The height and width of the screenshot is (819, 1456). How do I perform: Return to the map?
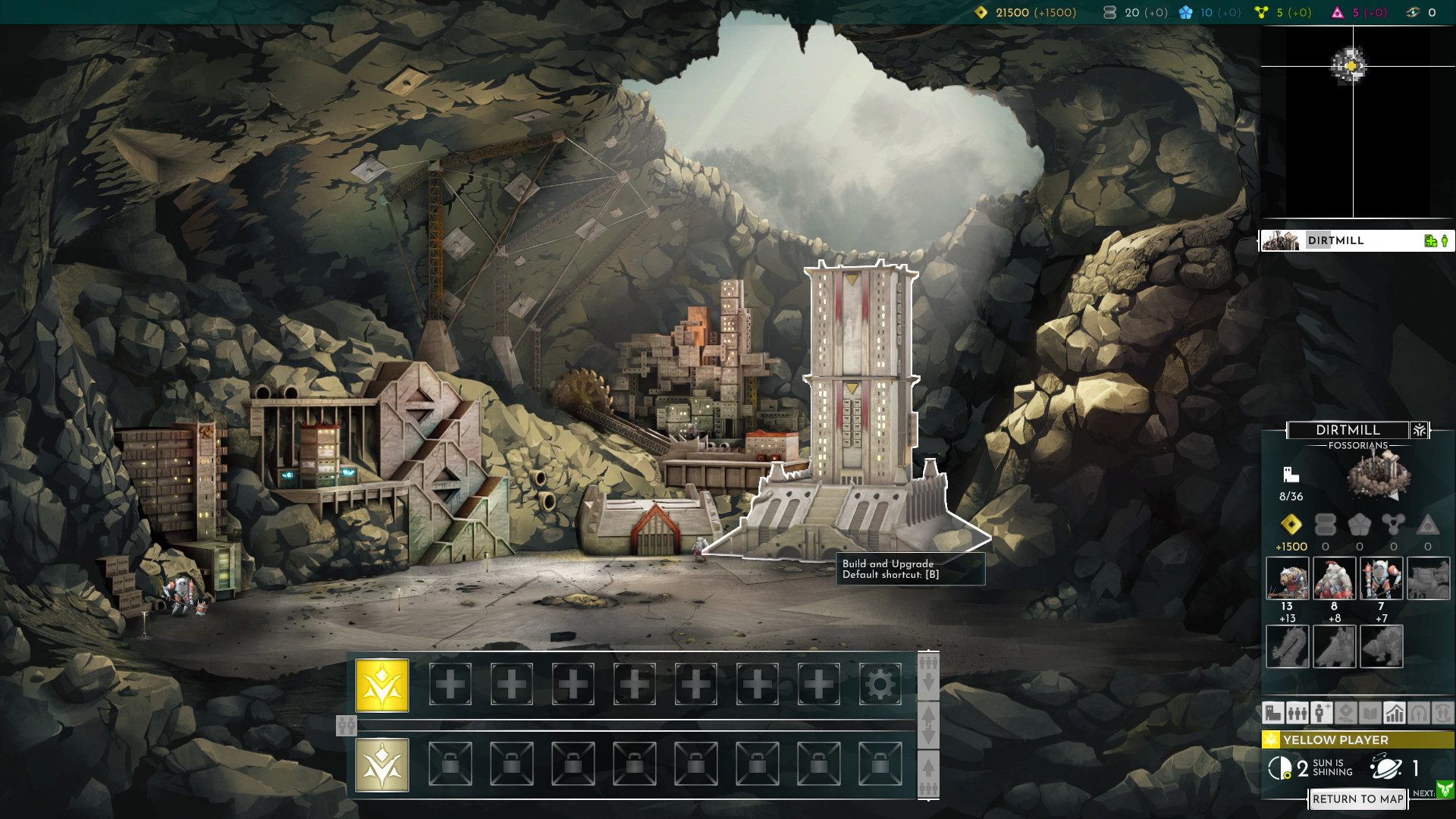point(1357,799)
